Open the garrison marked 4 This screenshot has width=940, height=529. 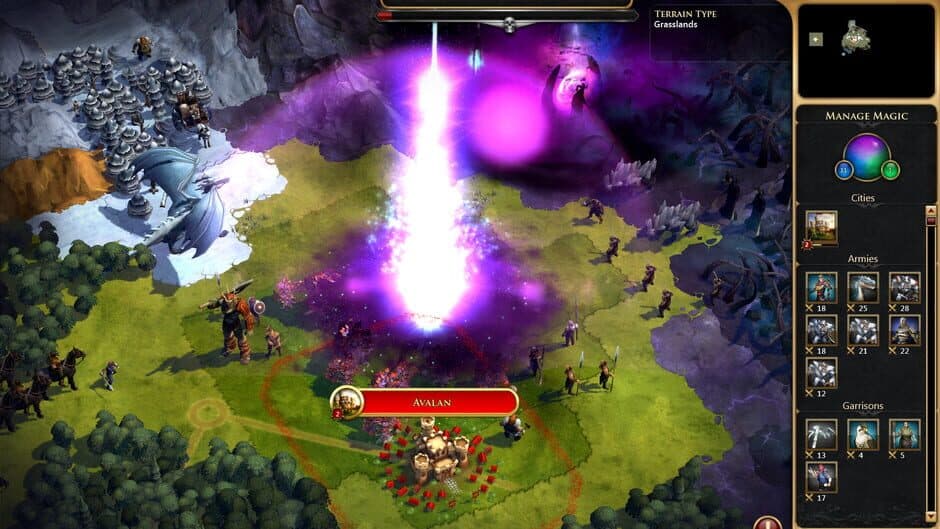[x=863, y=434]
